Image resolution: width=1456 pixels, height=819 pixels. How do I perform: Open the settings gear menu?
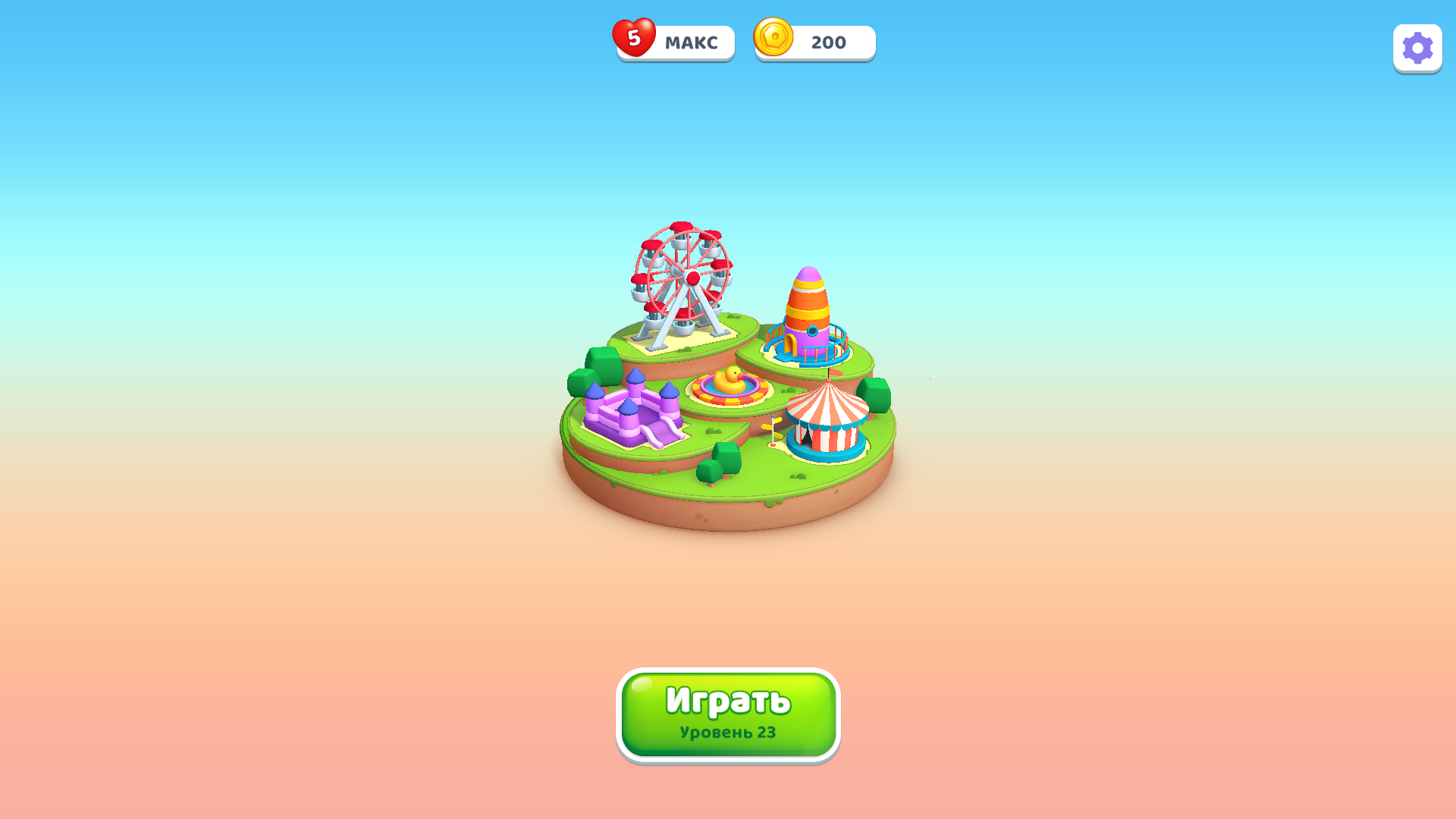tap(1417, 49)
